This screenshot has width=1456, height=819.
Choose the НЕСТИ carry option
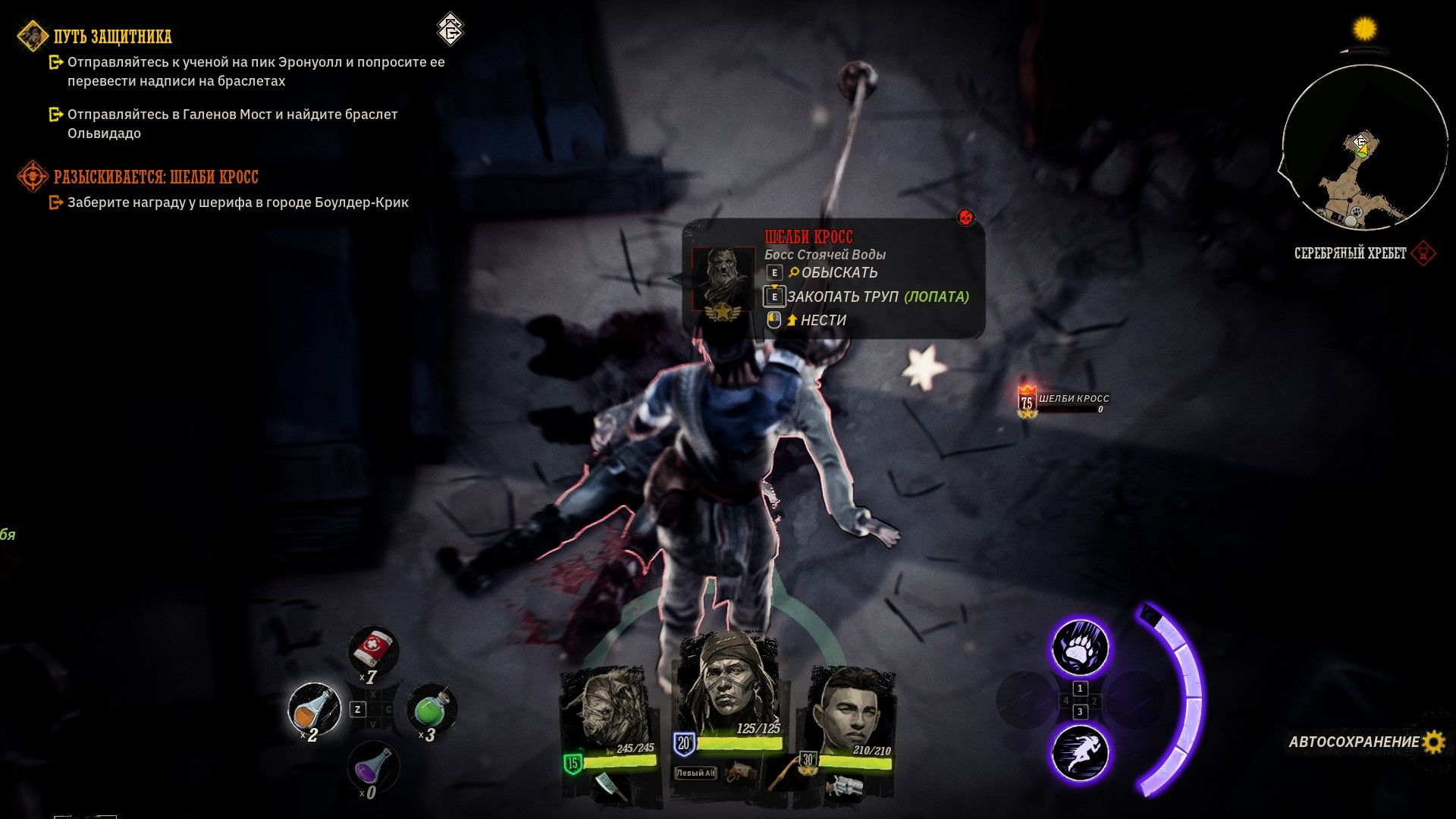pyautogui.click(x=823, y=321)
